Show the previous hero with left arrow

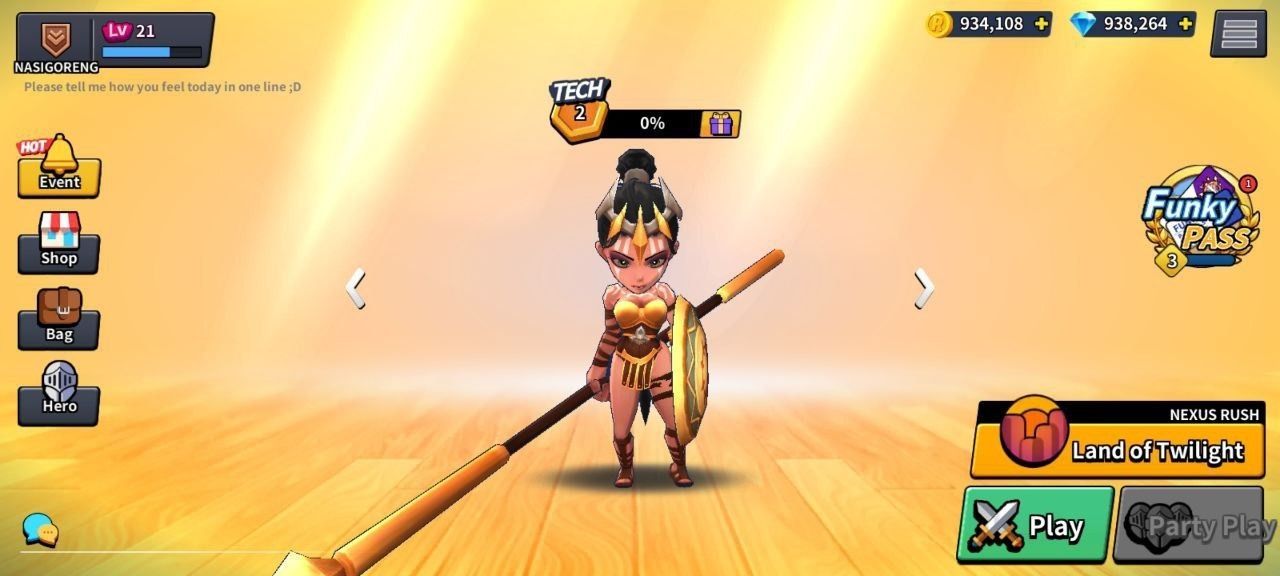[355, 289]
